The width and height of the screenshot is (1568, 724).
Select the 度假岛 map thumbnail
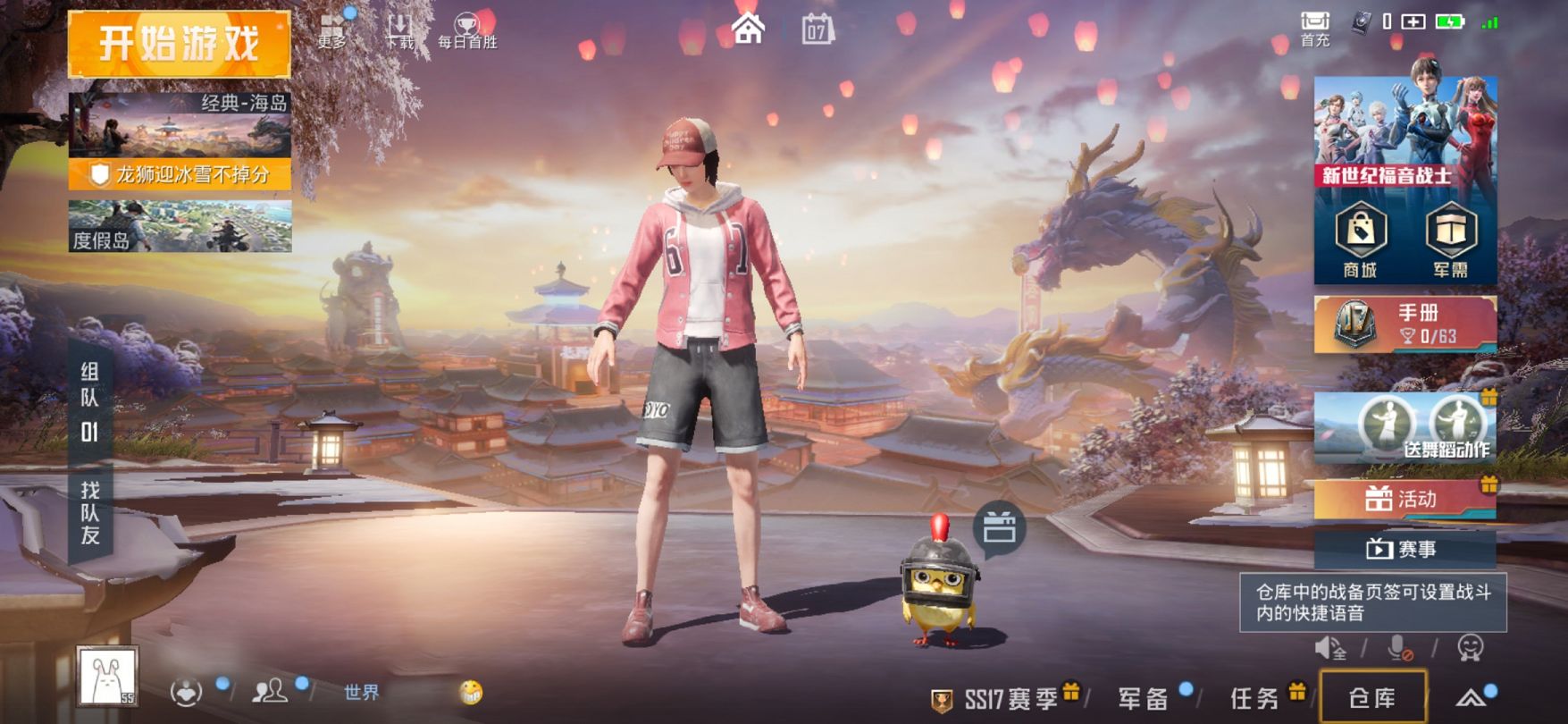tap(180, 226)
